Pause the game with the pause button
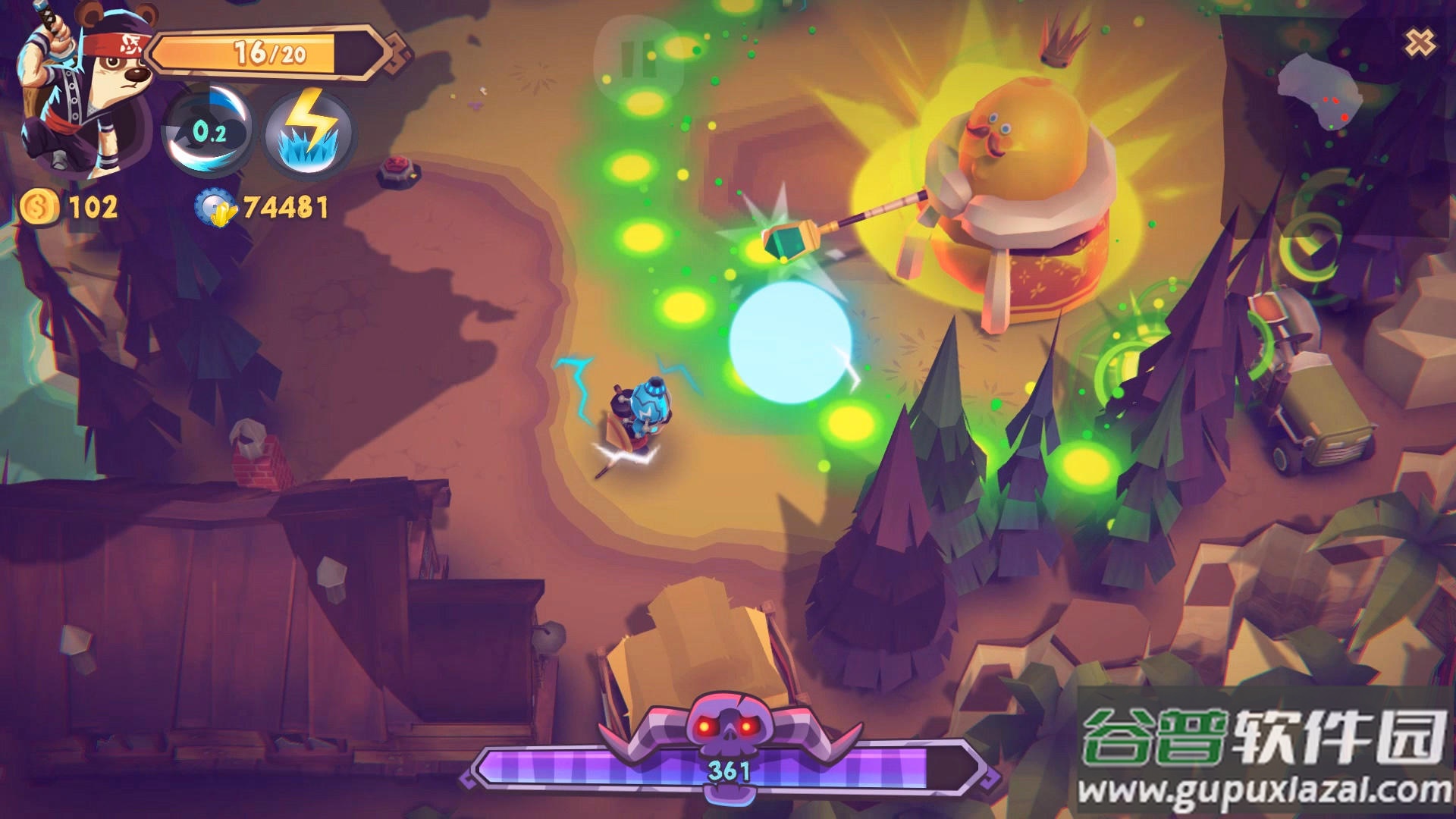The image size is (1456, 819). pos(639,59)
